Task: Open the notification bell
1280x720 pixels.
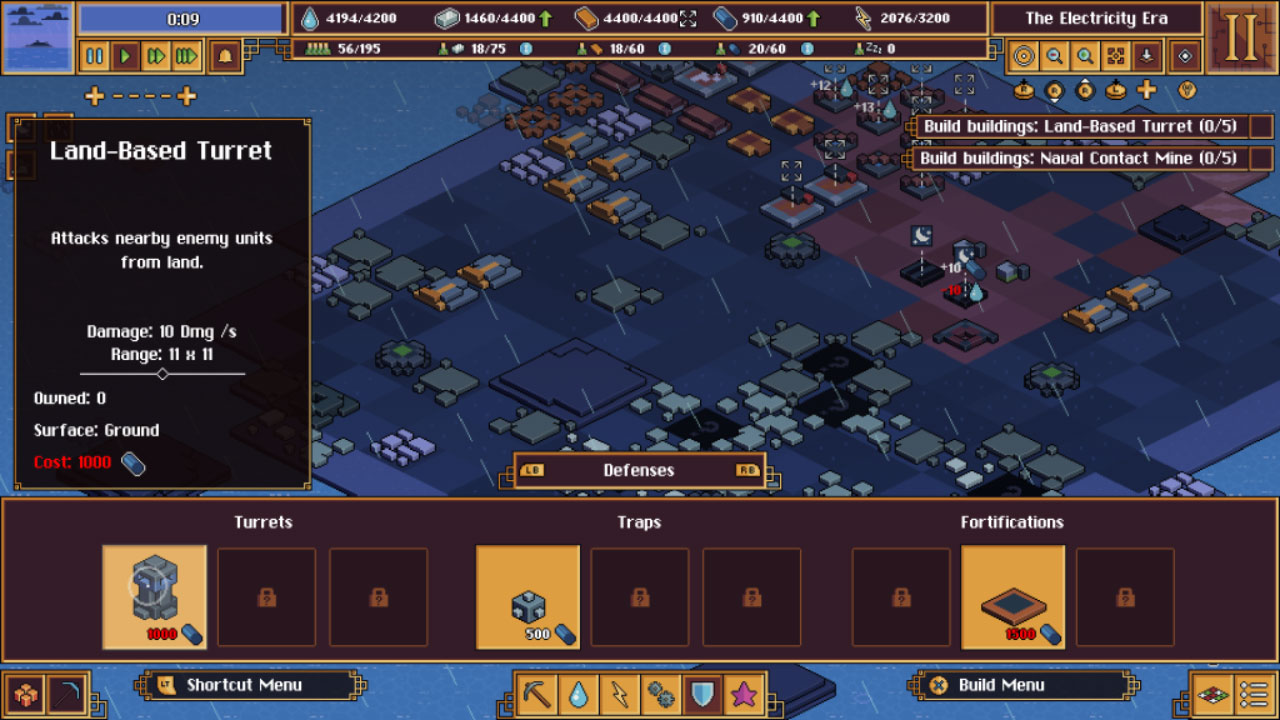Action: (x=225, y=56)
